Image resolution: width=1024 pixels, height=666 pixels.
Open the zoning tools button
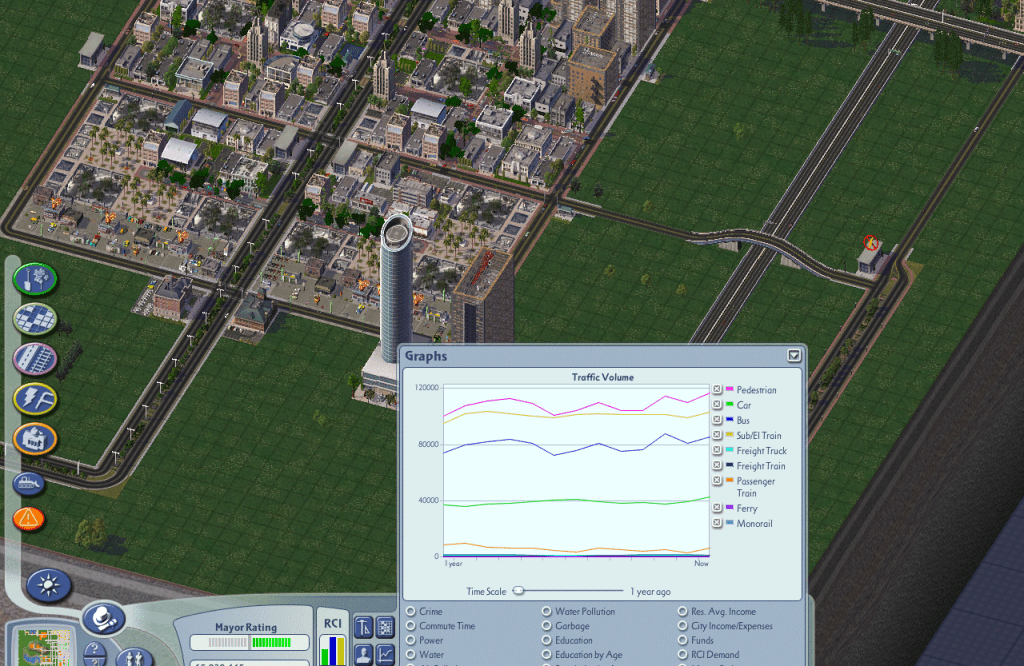click(x=35, y=319)
